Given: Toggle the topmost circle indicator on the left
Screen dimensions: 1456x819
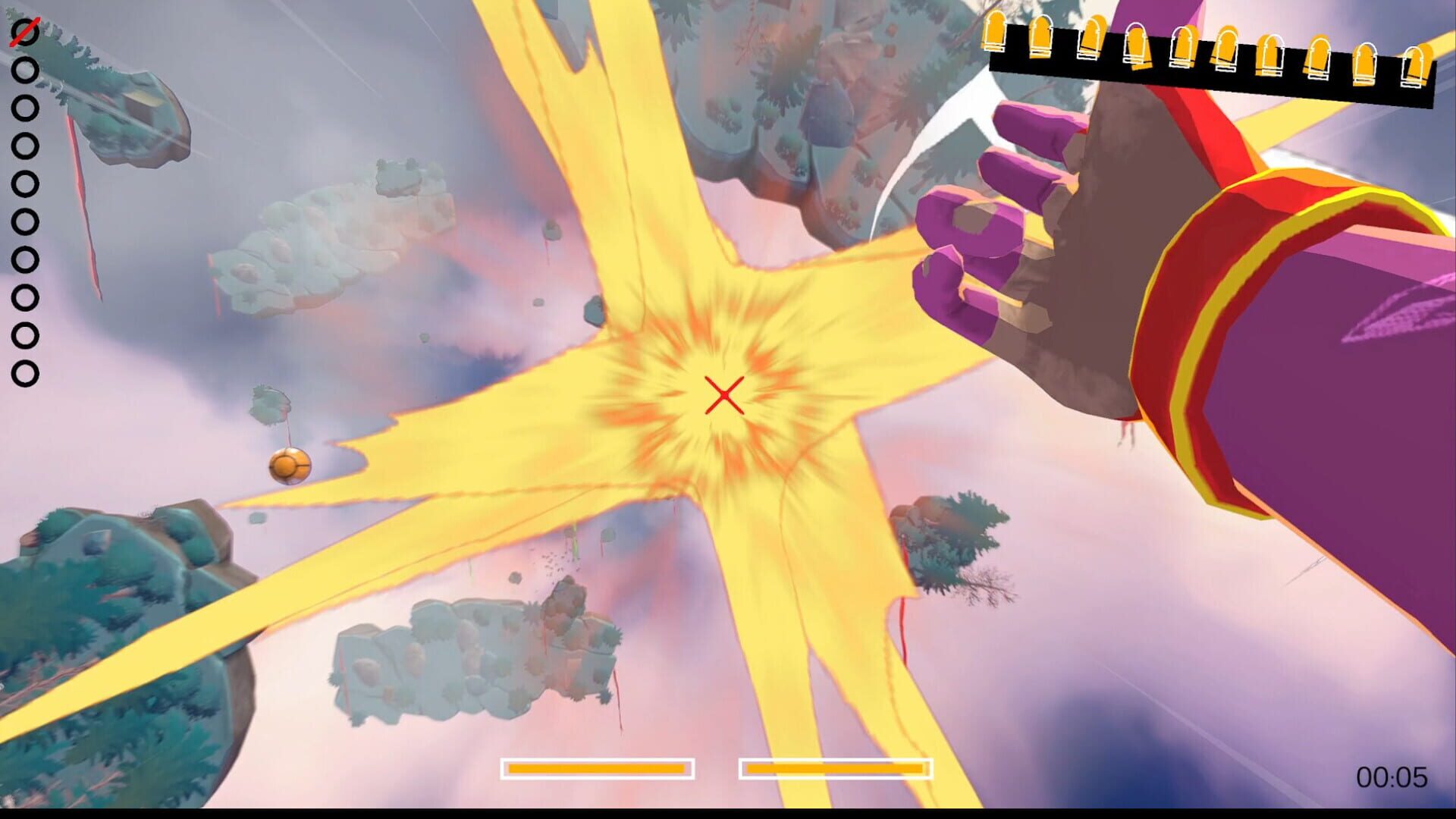Looking at the screenshot, I should point(26,32).
